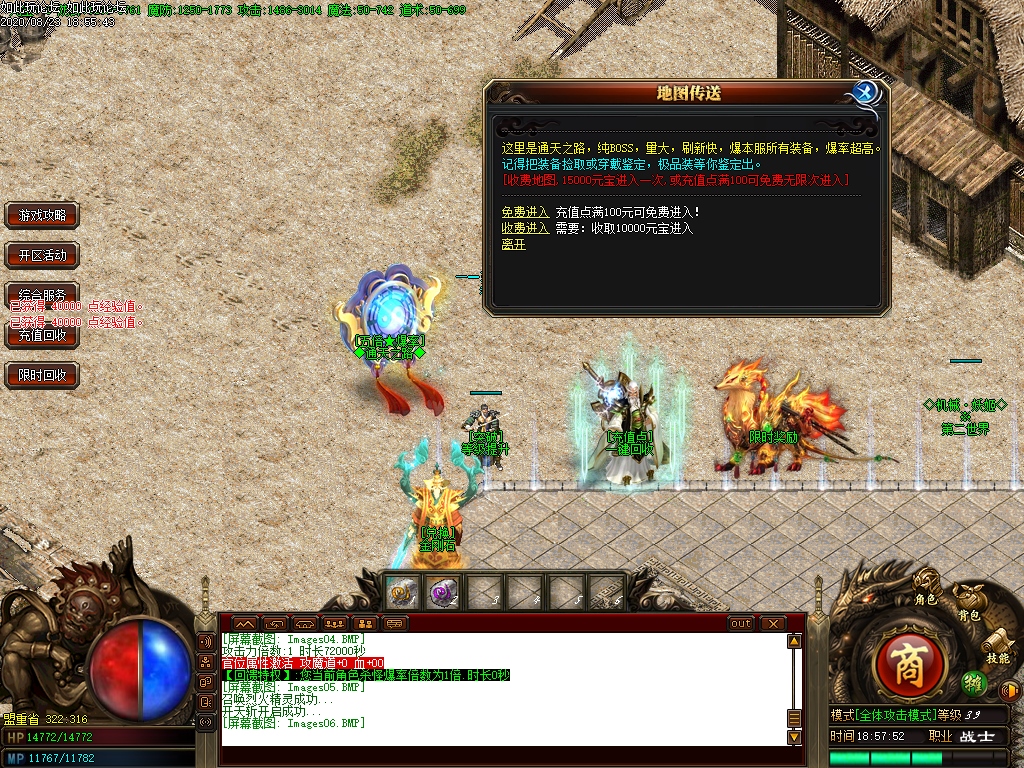Choose the 收费进入 option
1024x768 pixels.
tap(525, 228)
